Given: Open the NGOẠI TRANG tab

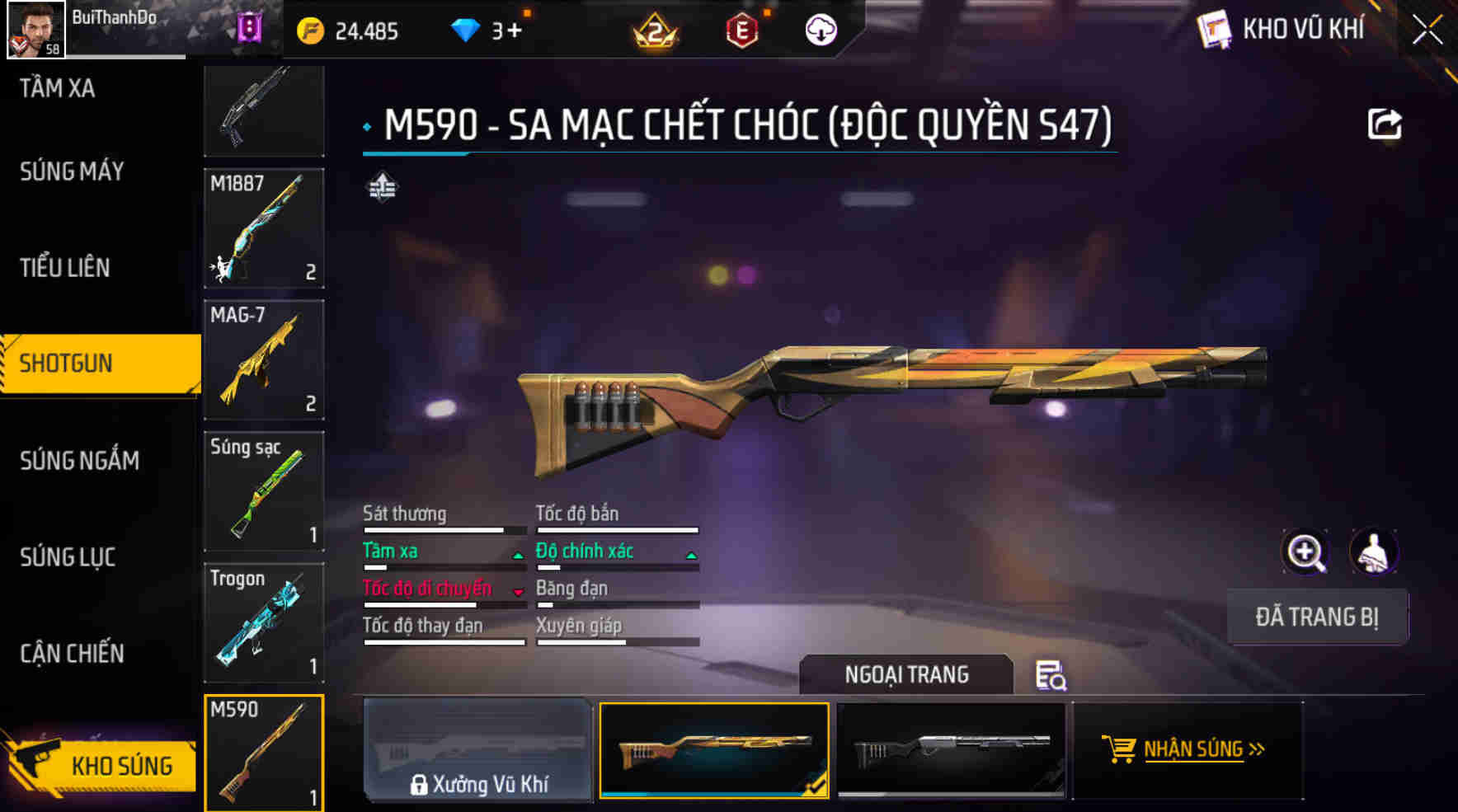Looking at the screenshot, I should coord(904,674).
